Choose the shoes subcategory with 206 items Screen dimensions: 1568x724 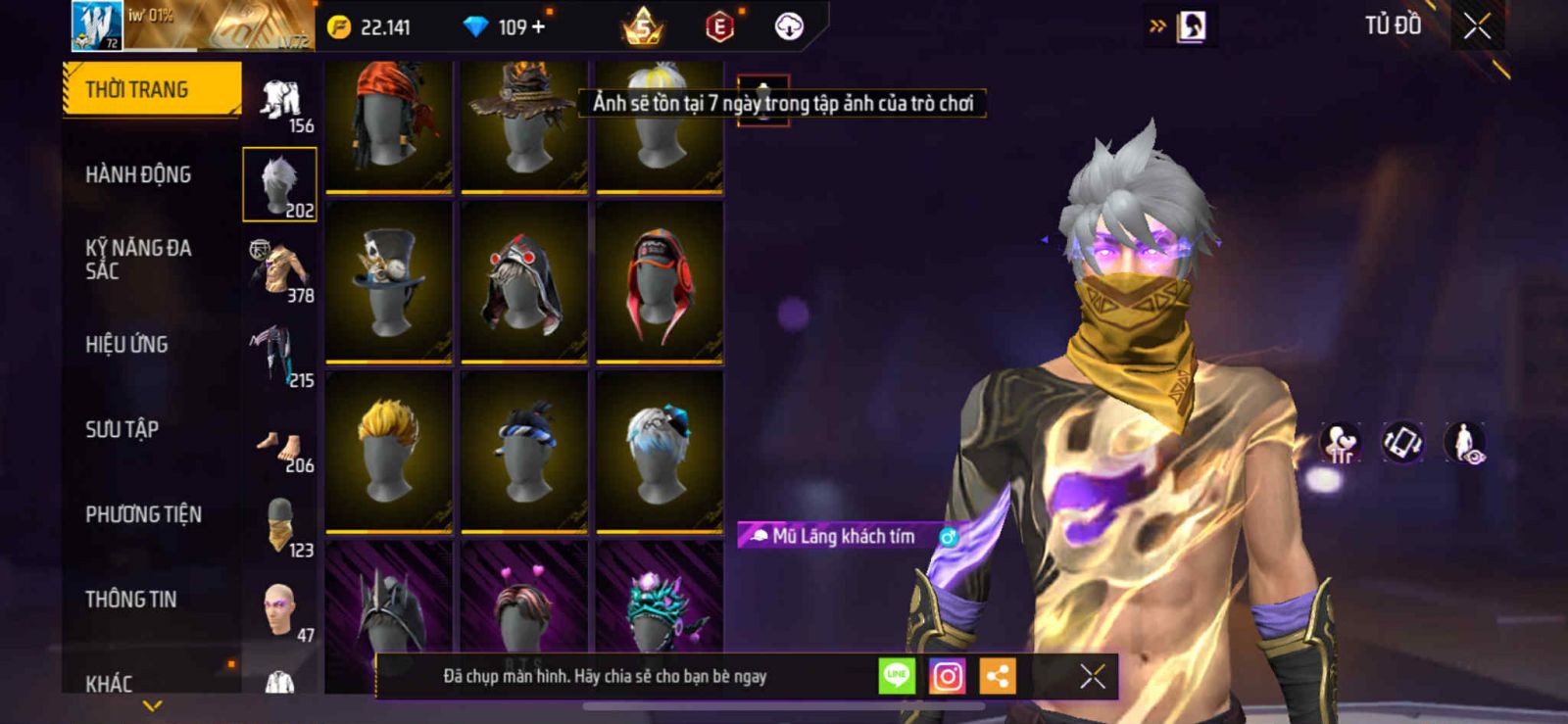click(x=280, y=440)
